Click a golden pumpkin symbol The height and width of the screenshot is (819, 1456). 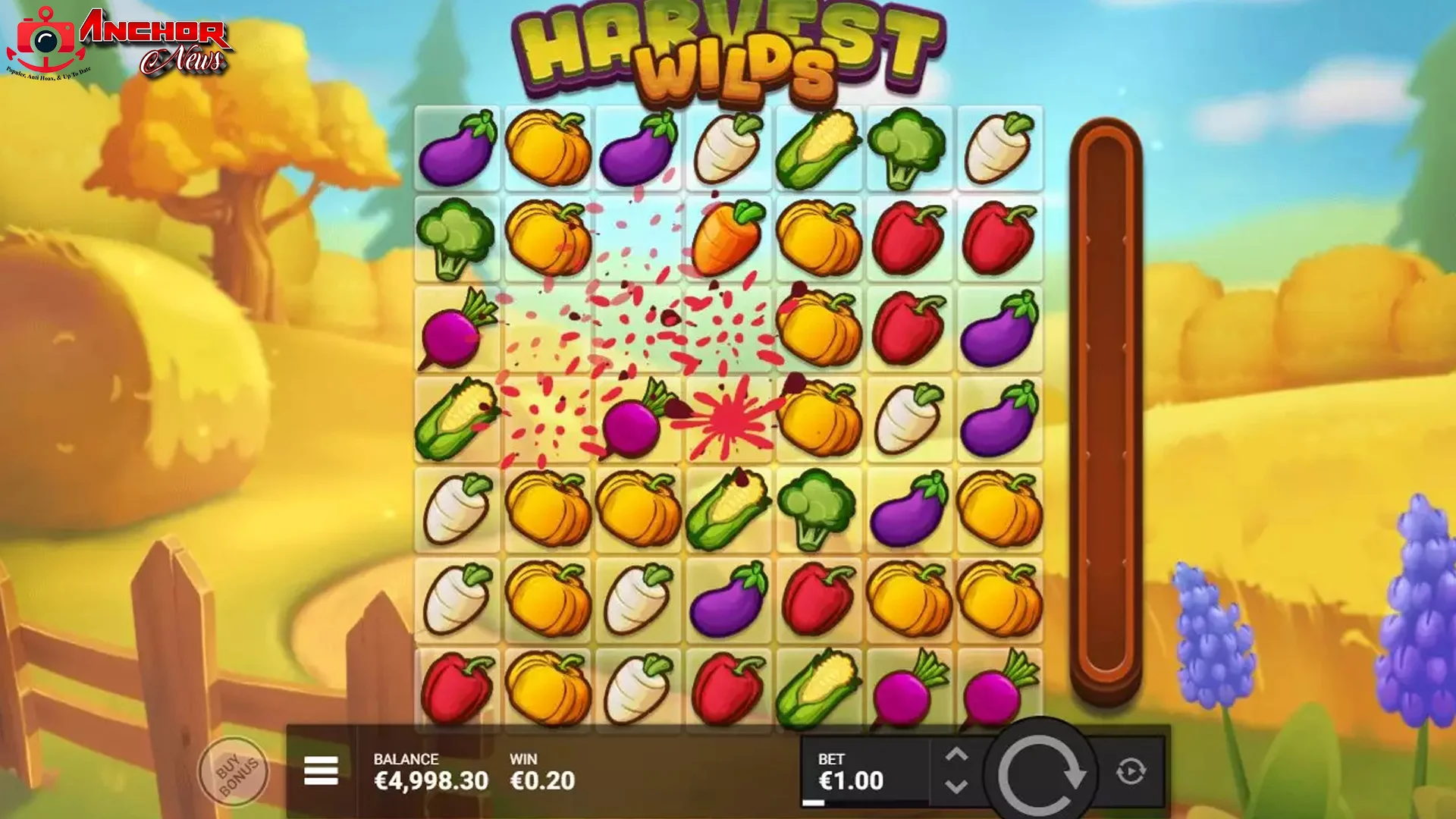(x=548, y=148)
